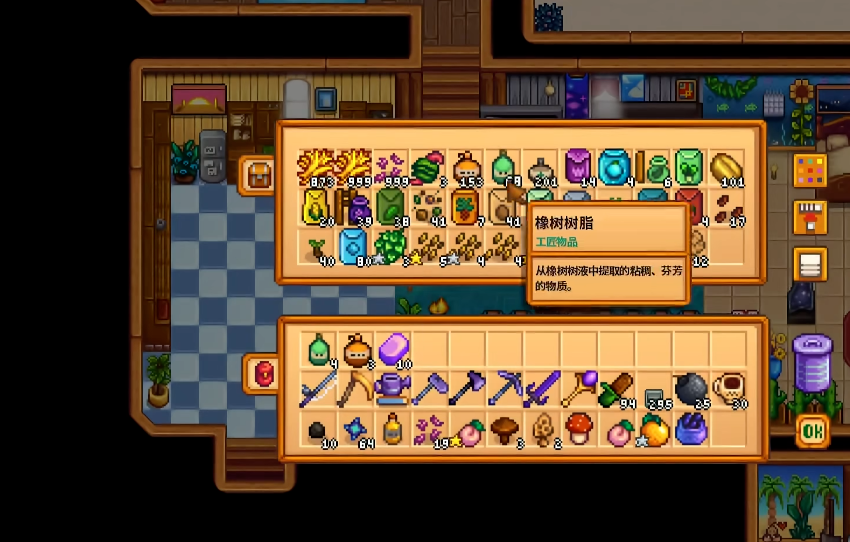Take the melon from the chest
Viewport: 850px width, 542px height.
(x=428, y=167)
